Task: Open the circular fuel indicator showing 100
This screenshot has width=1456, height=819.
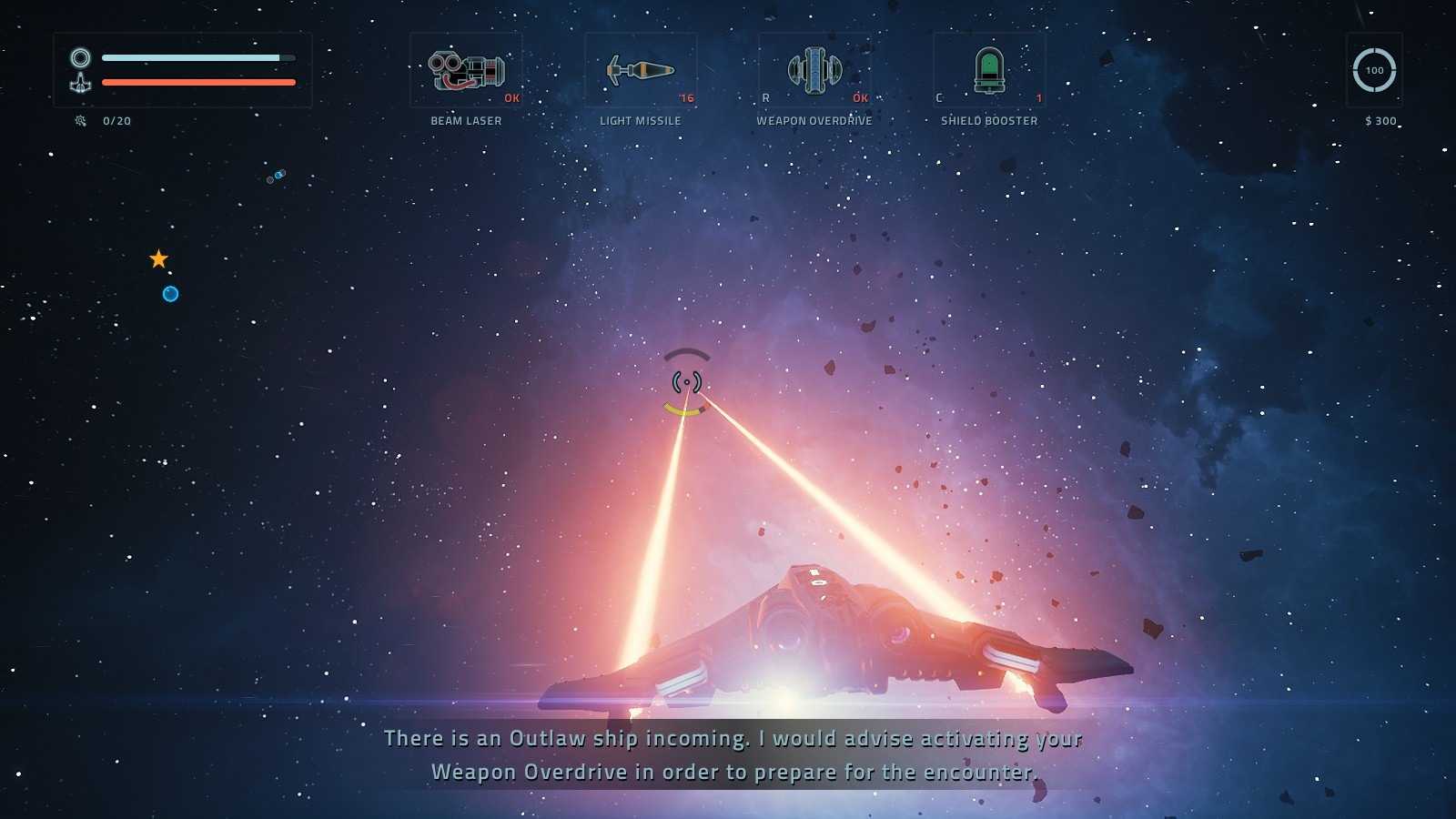Action: coord(1374,70)
